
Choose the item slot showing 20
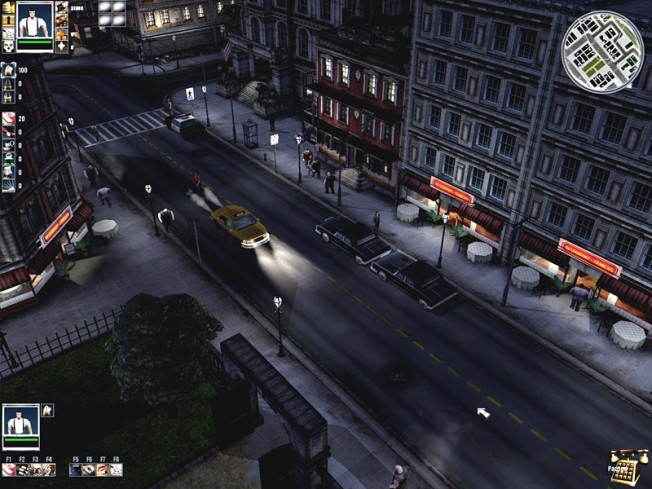tap(8, 119)
